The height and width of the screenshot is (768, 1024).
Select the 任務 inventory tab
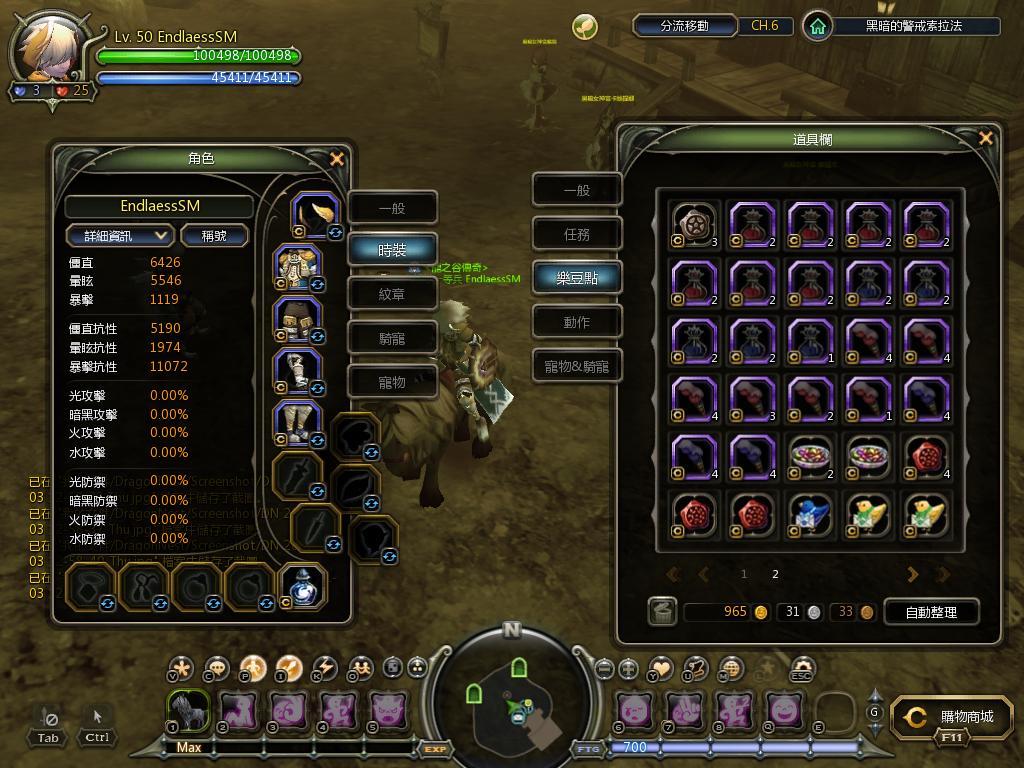pyautogui.click(x=577, y=234)
